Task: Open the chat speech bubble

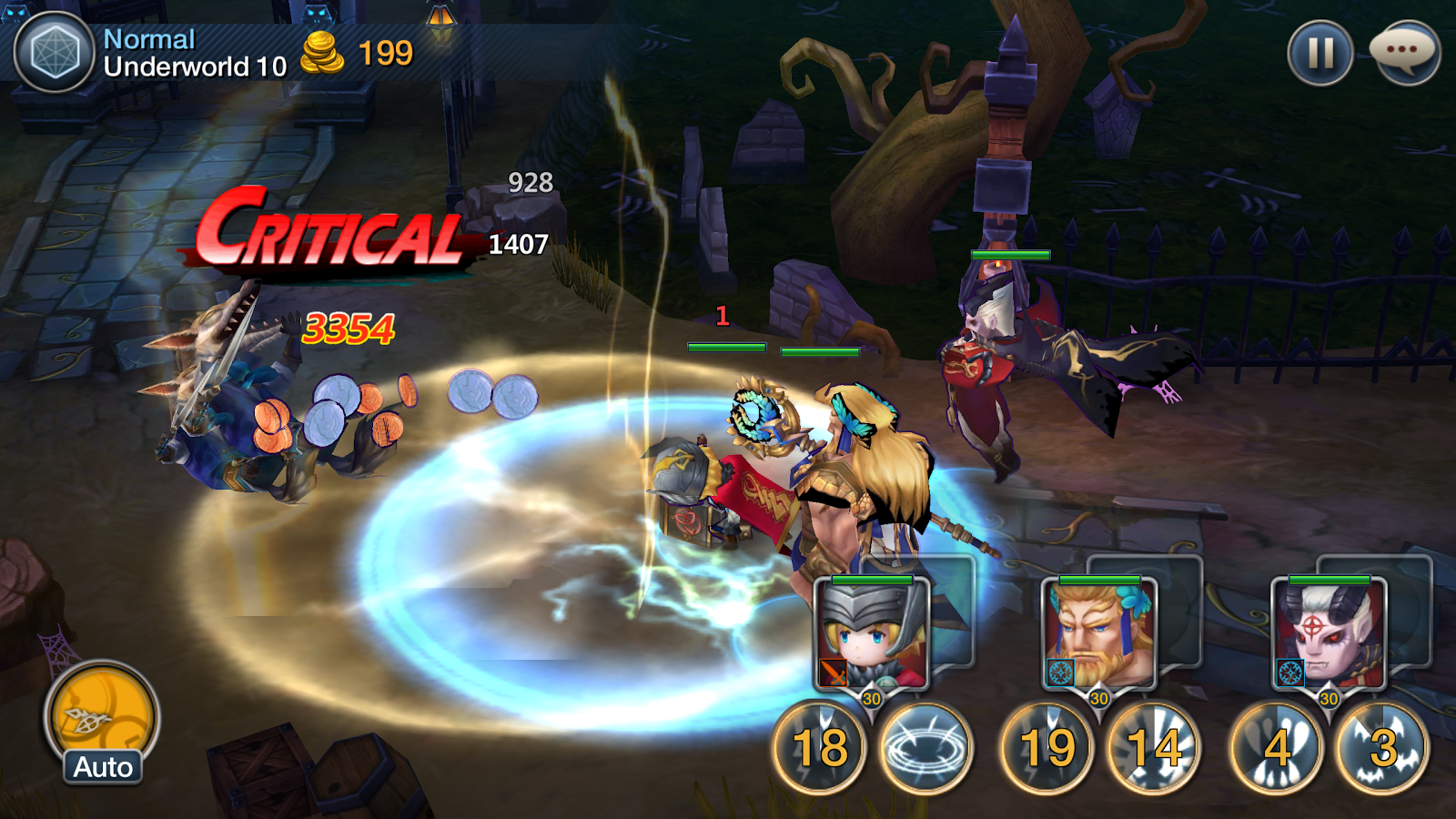Action: [x=1404, y=53]
